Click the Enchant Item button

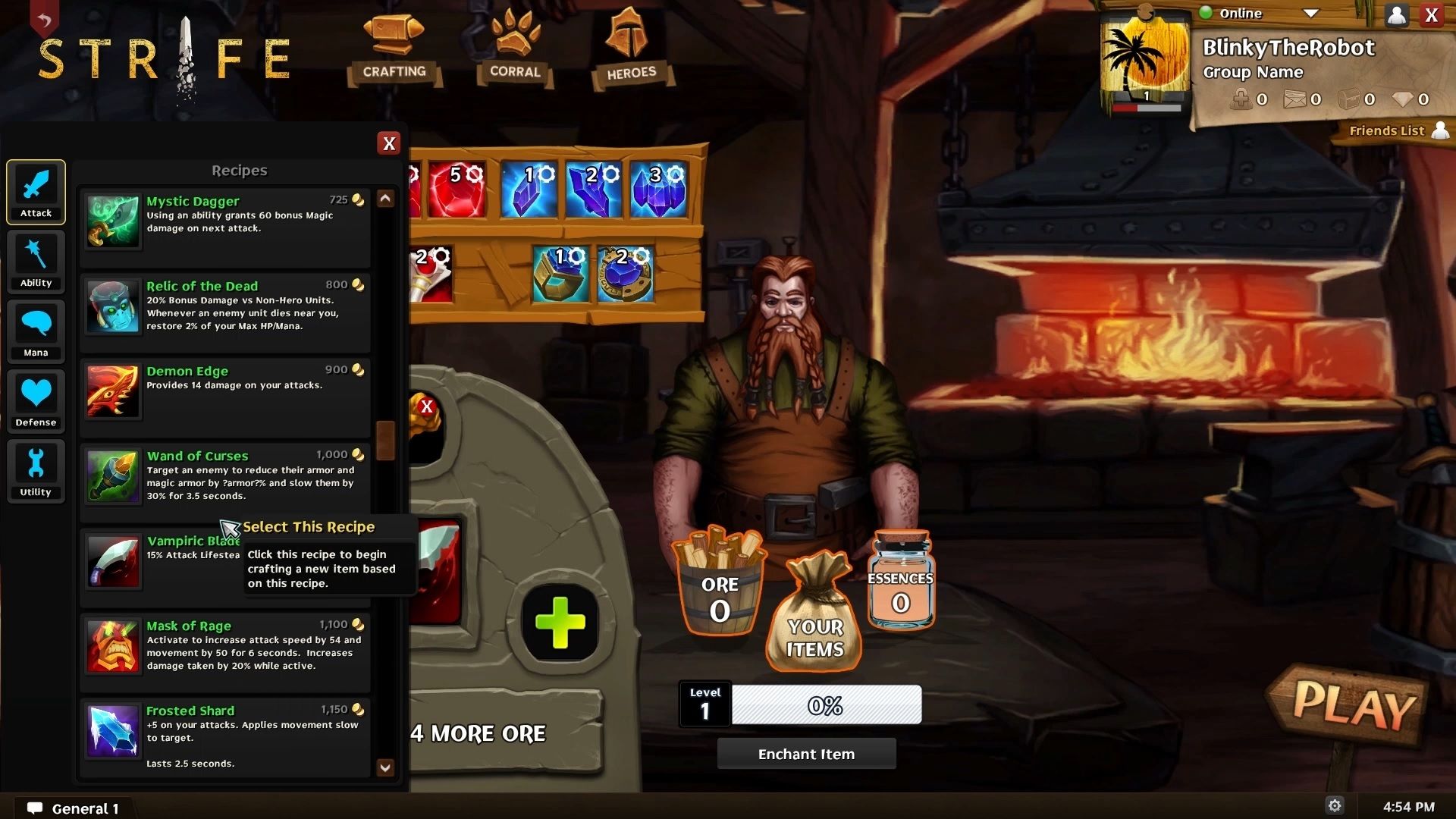pyautogui.click(x=806, y=753)
